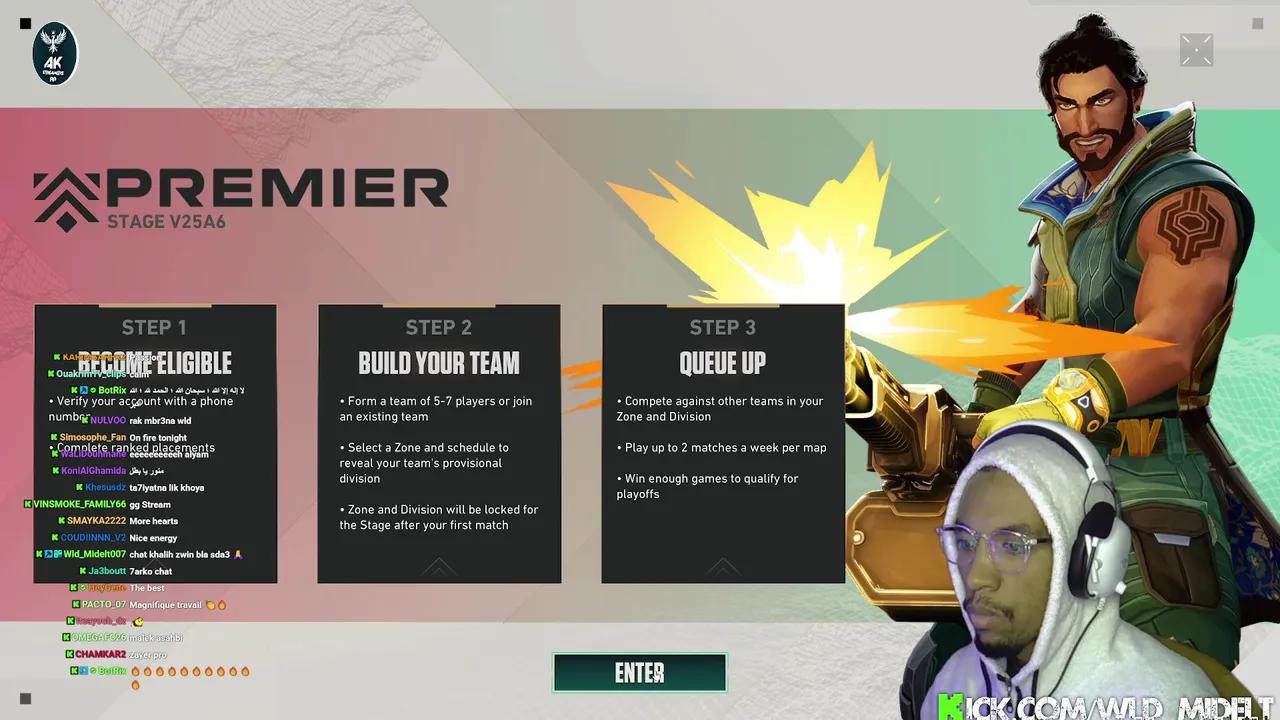Click the prayer-hands emoji after Wid_Midelt007's message
The image size is (1280, 720).
[237, 554]
